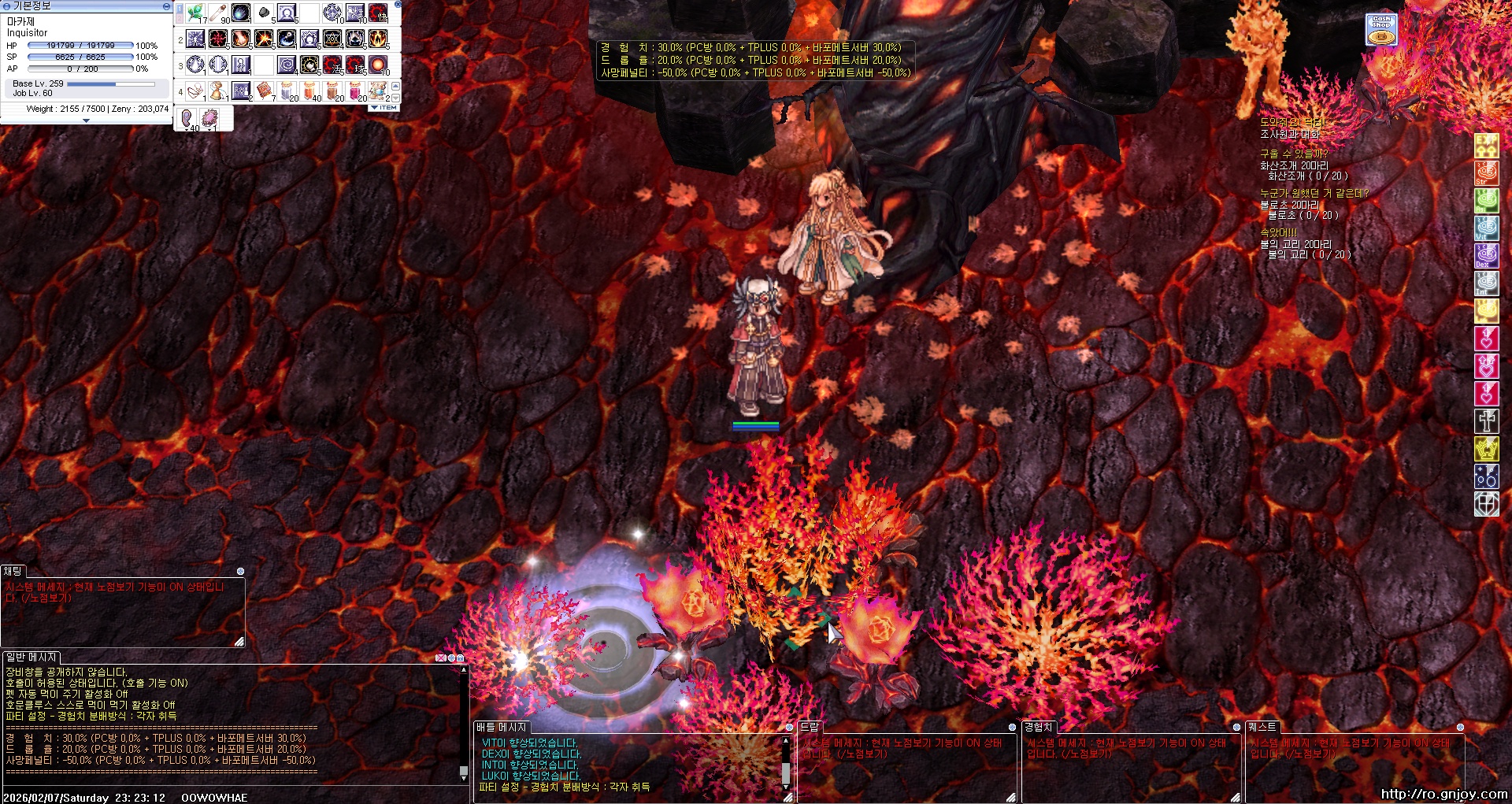Activate the six-pointed star skill
Viewport: 1512px width, 804px height.
tap(332, 39)
